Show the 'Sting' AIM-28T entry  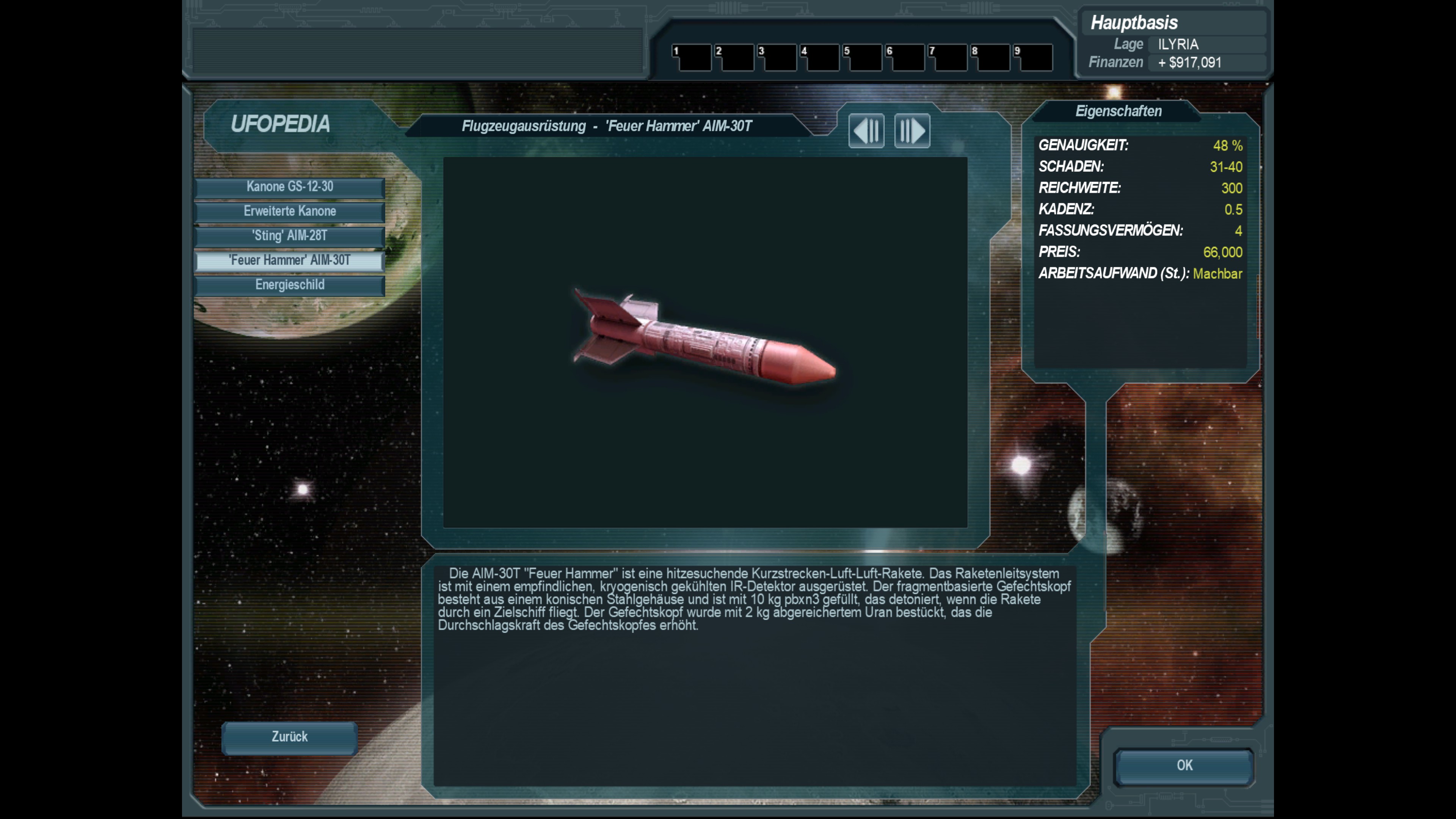click(289, 236)
